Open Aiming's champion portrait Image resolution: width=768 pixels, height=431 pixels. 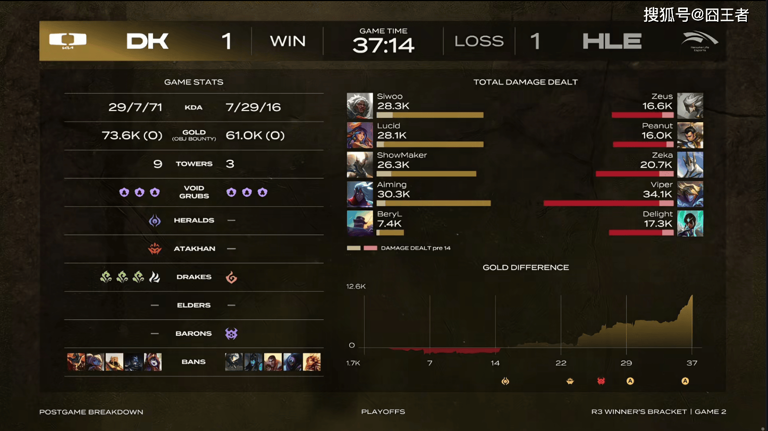360,193
